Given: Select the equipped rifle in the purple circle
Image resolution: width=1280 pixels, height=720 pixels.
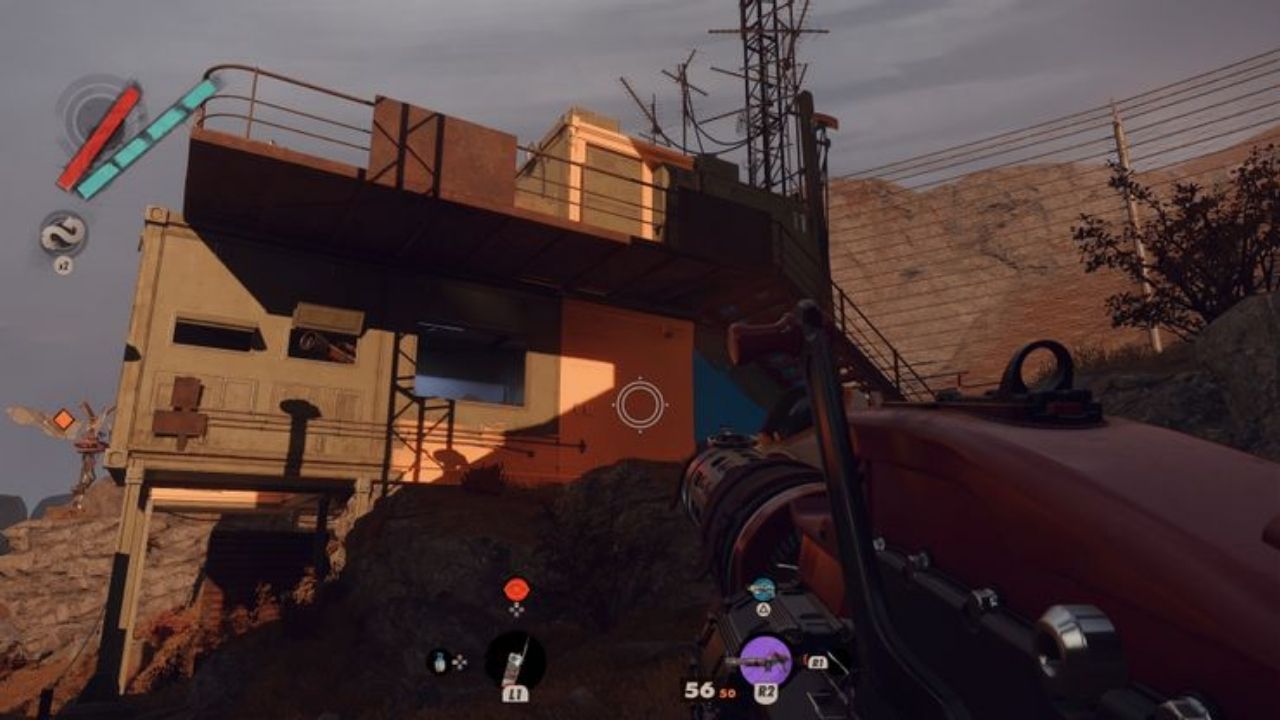Looking at the screenshot, I should click(x=763, y=657).
